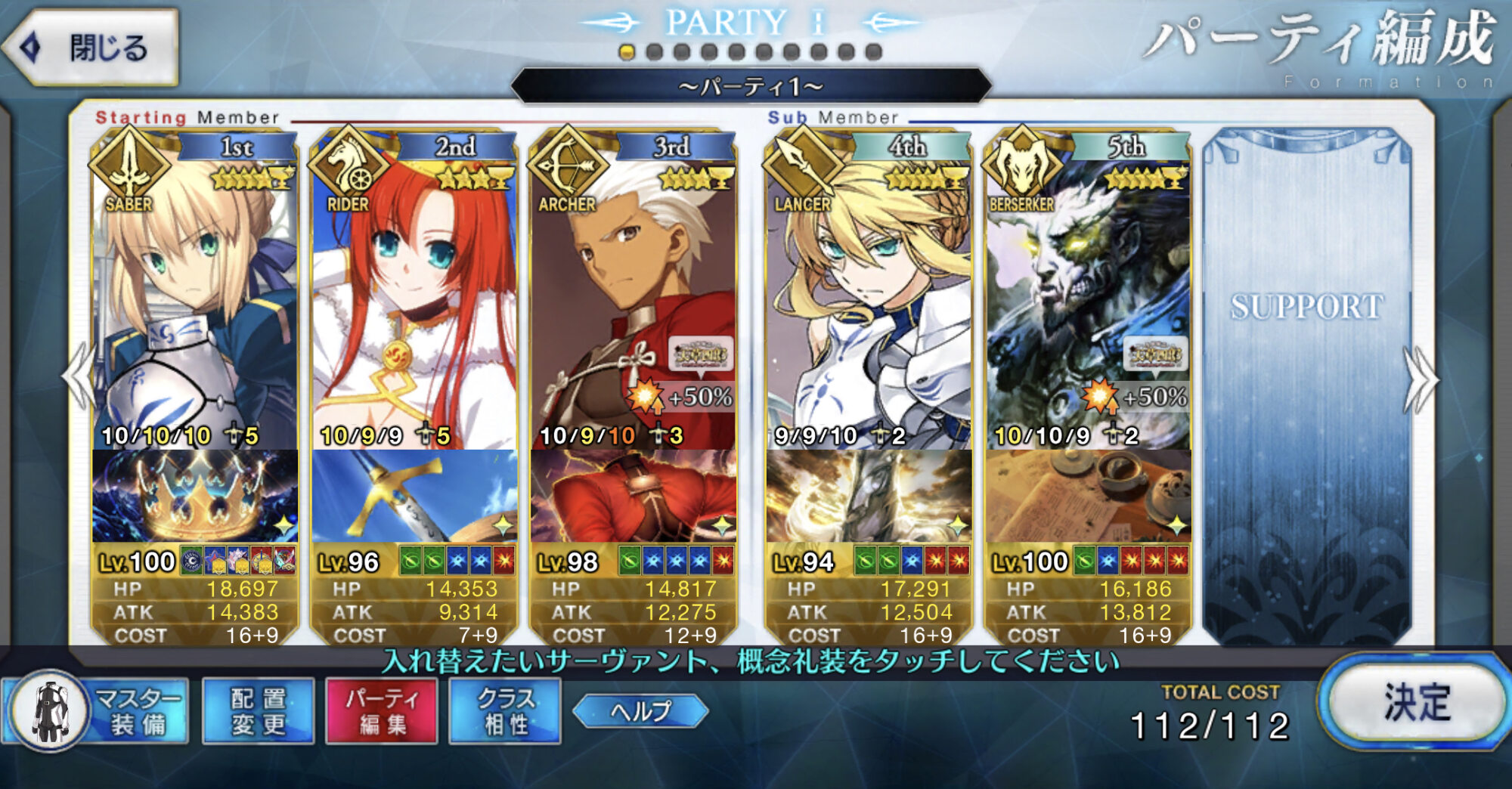Select the 4th slot Lancer servant card
Screen dimensions: 1512x789
click(868, 302)
